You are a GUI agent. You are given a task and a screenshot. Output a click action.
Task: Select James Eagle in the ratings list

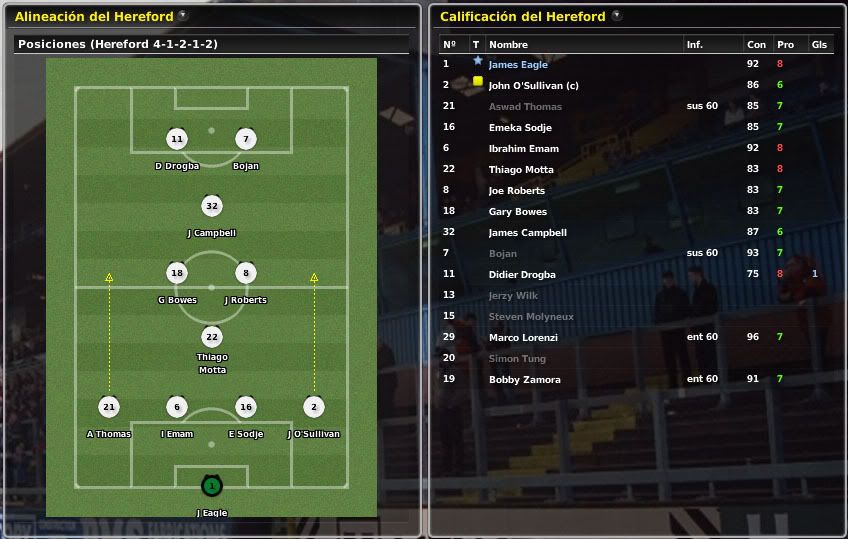click(518, 65)
